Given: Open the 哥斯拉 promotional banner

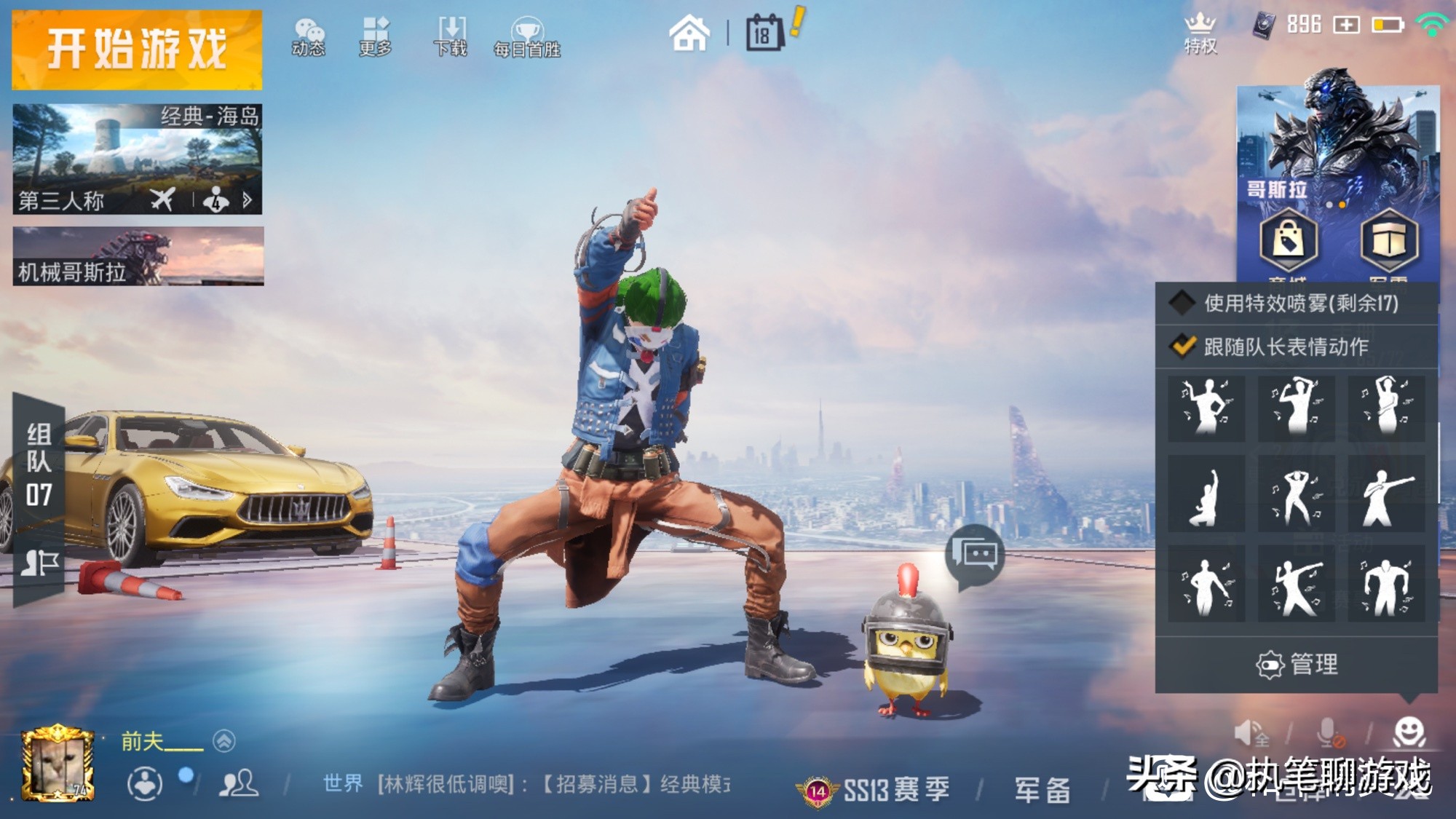Looking at the screenshot, I should tap(1338, 146).
